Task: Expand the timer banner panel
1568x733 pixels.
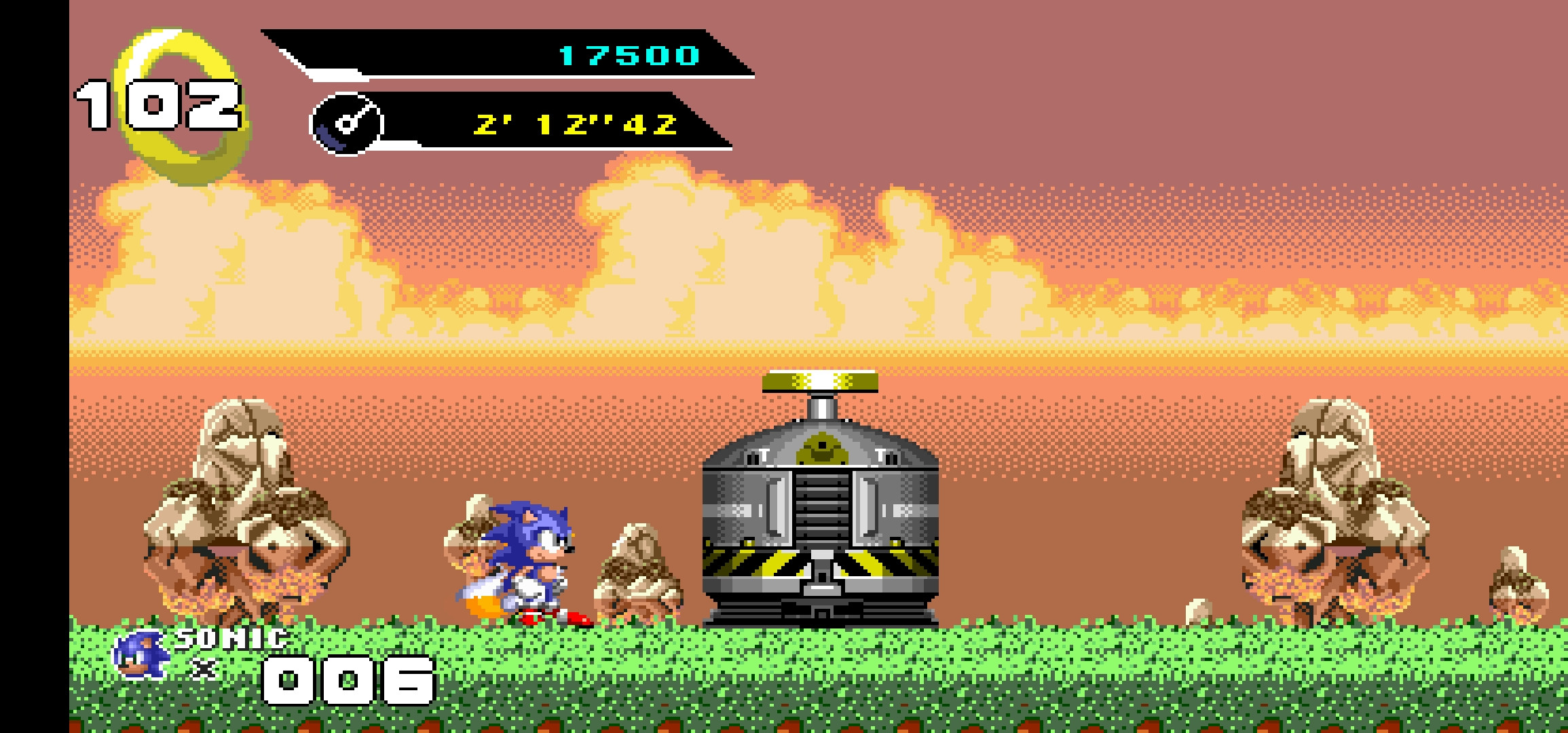Action: 523,124
